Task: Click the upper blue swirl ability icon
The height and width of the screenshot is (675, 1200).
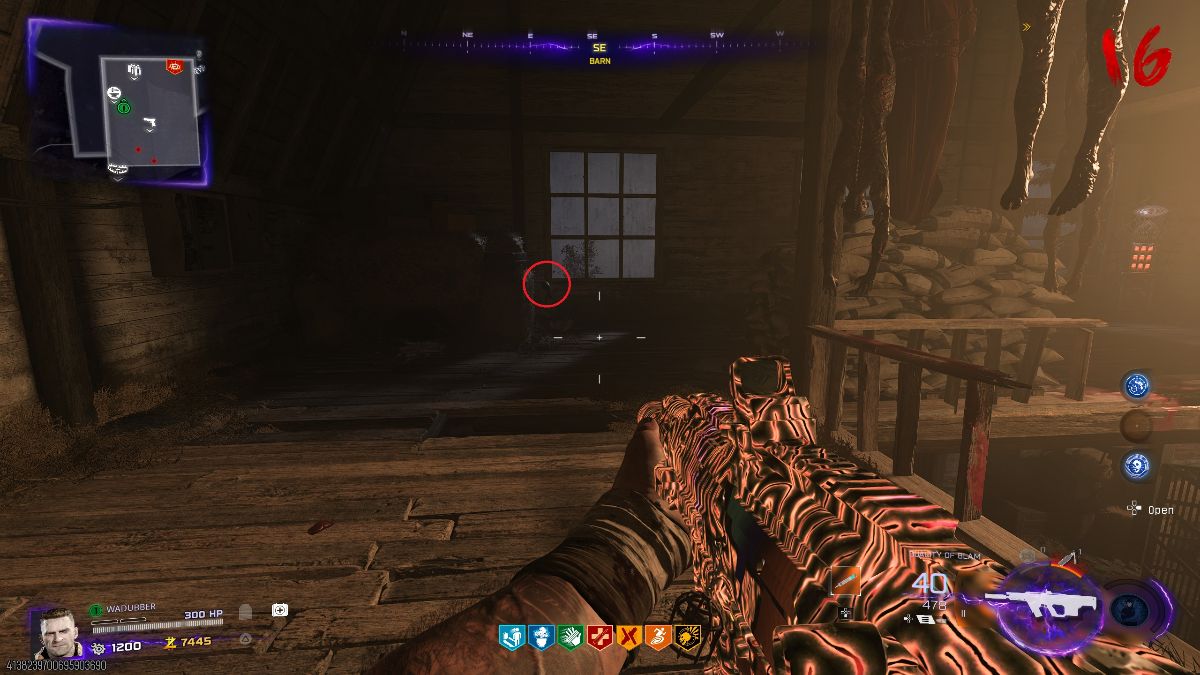Action: point(1136,386)
